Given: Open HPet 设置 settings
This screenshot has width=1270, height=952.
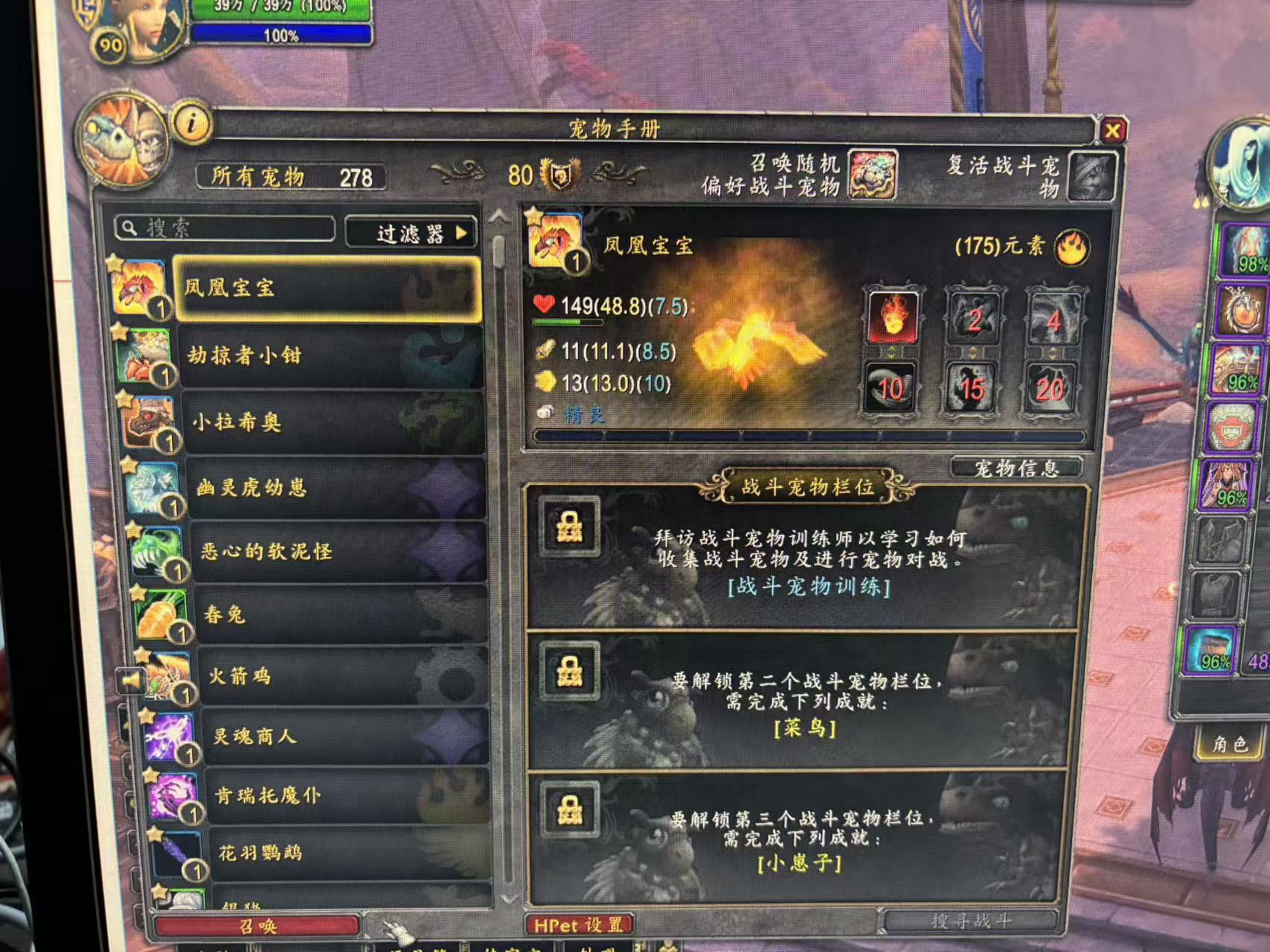Looking at the screenshot, I should click(579, 925).
